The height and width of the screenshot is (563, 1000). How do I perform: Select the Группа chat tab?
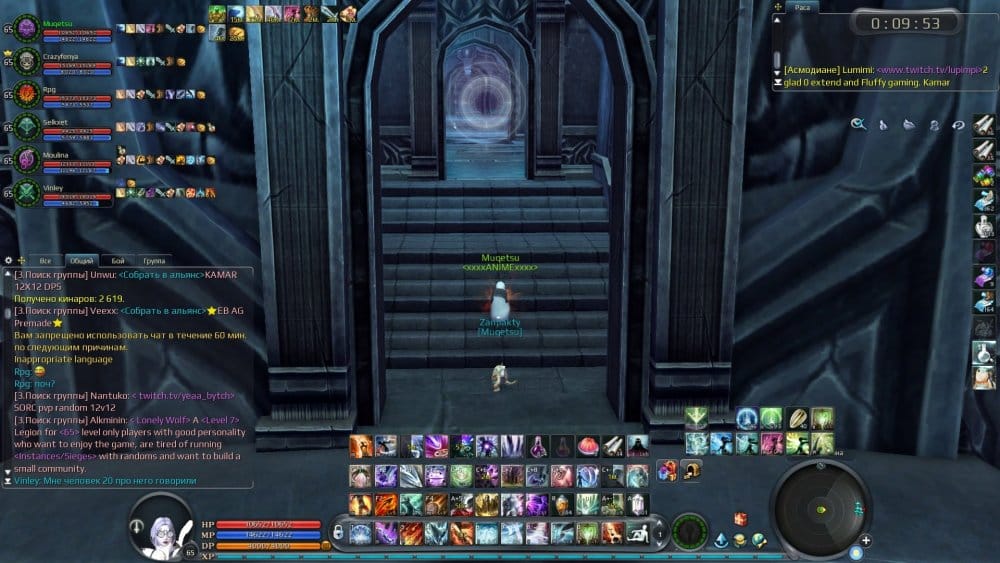click(x=155, y=260)
